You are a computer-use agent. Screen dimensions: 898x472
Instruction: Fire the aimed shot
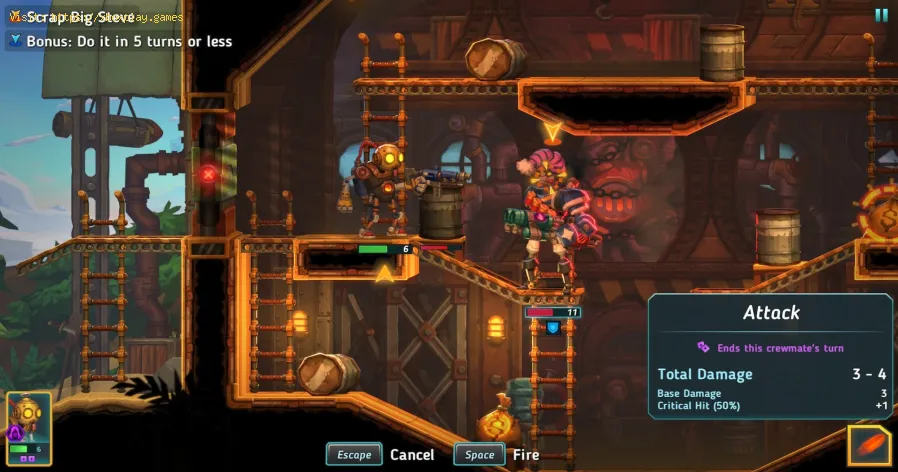coord(497,454)
